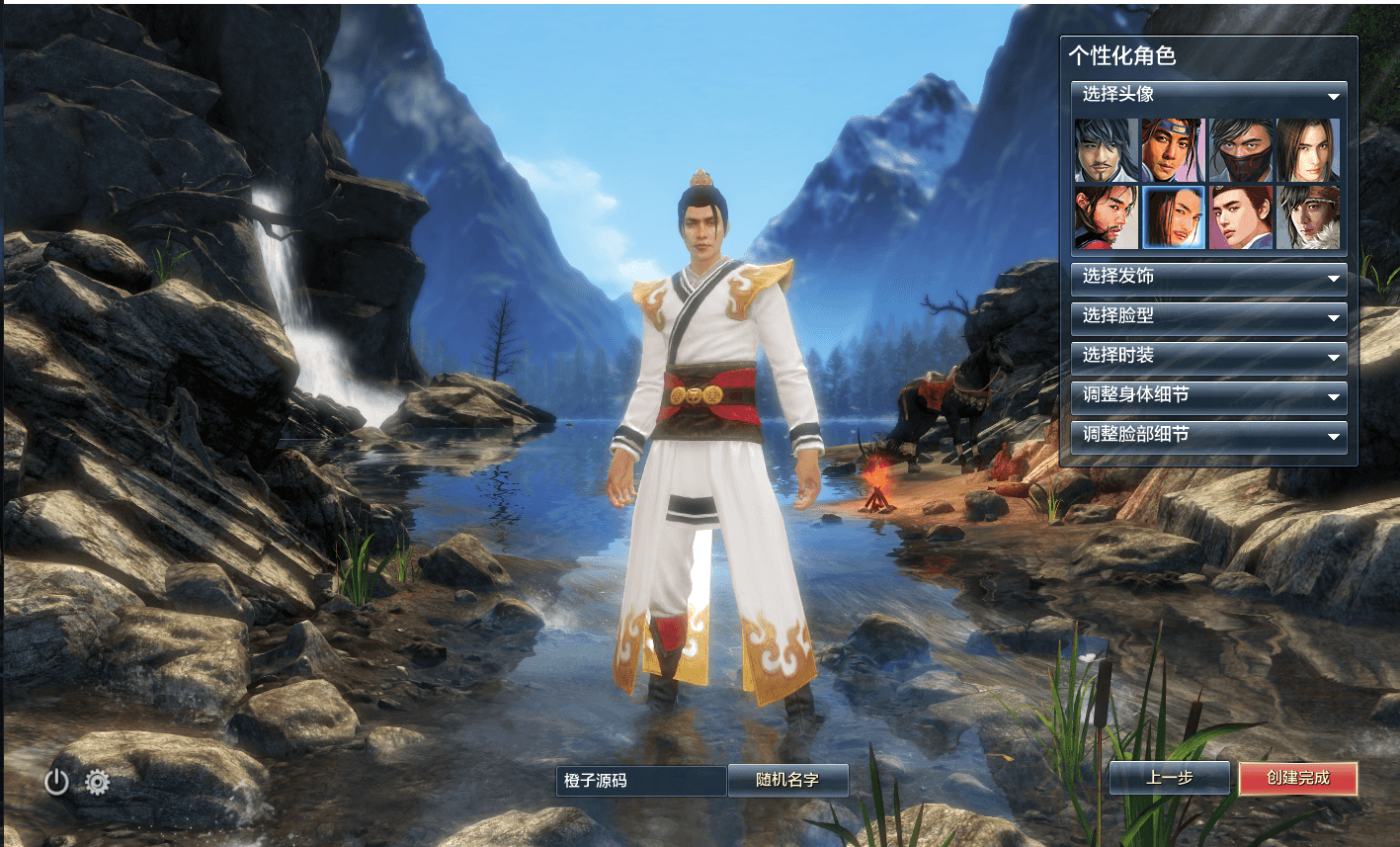Choose the masked avatar in the top row
Image resolution: width=1400 pixels, height=847 pixels.
(1241, 151)
